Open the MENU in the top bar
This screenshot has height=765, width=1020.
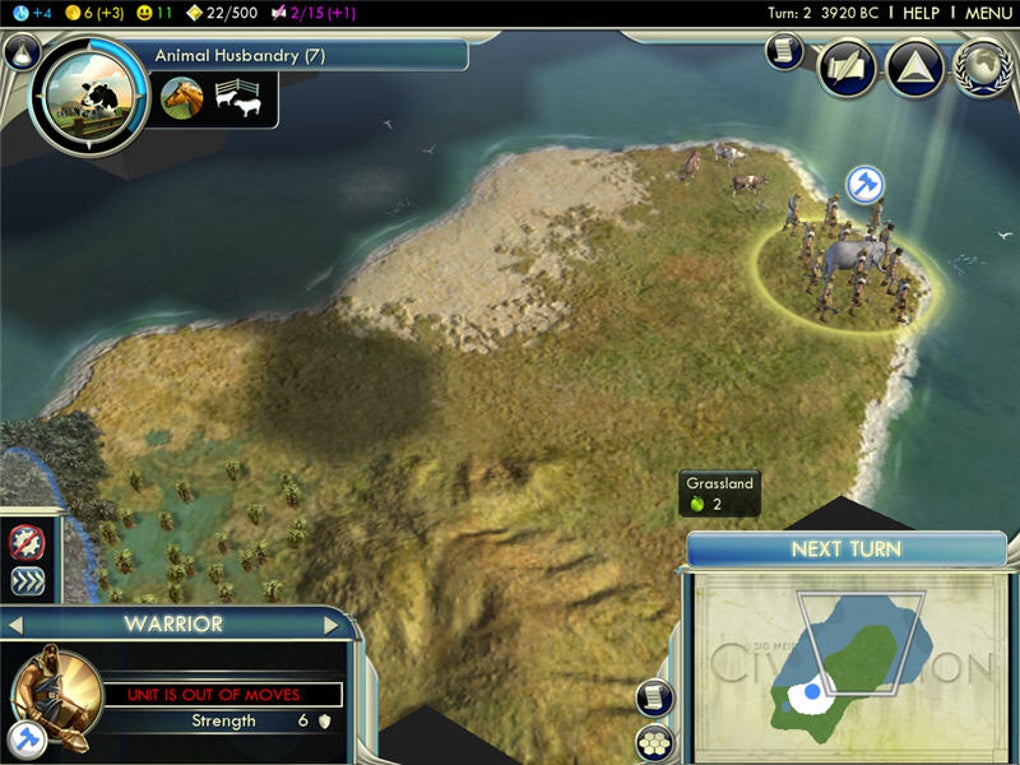click(x=988, y=13)
